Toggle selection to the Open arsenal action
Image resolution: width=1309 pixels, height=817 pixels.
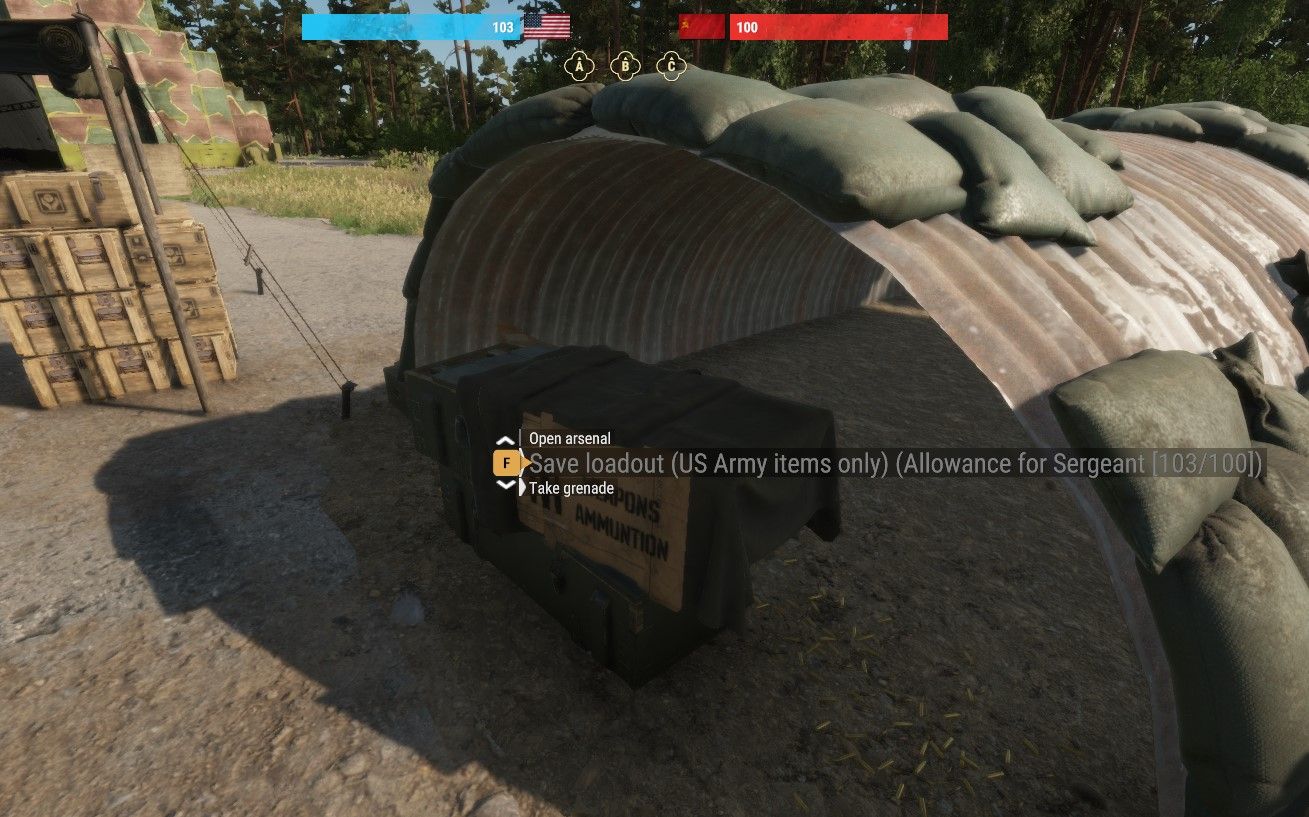[570, 438]
